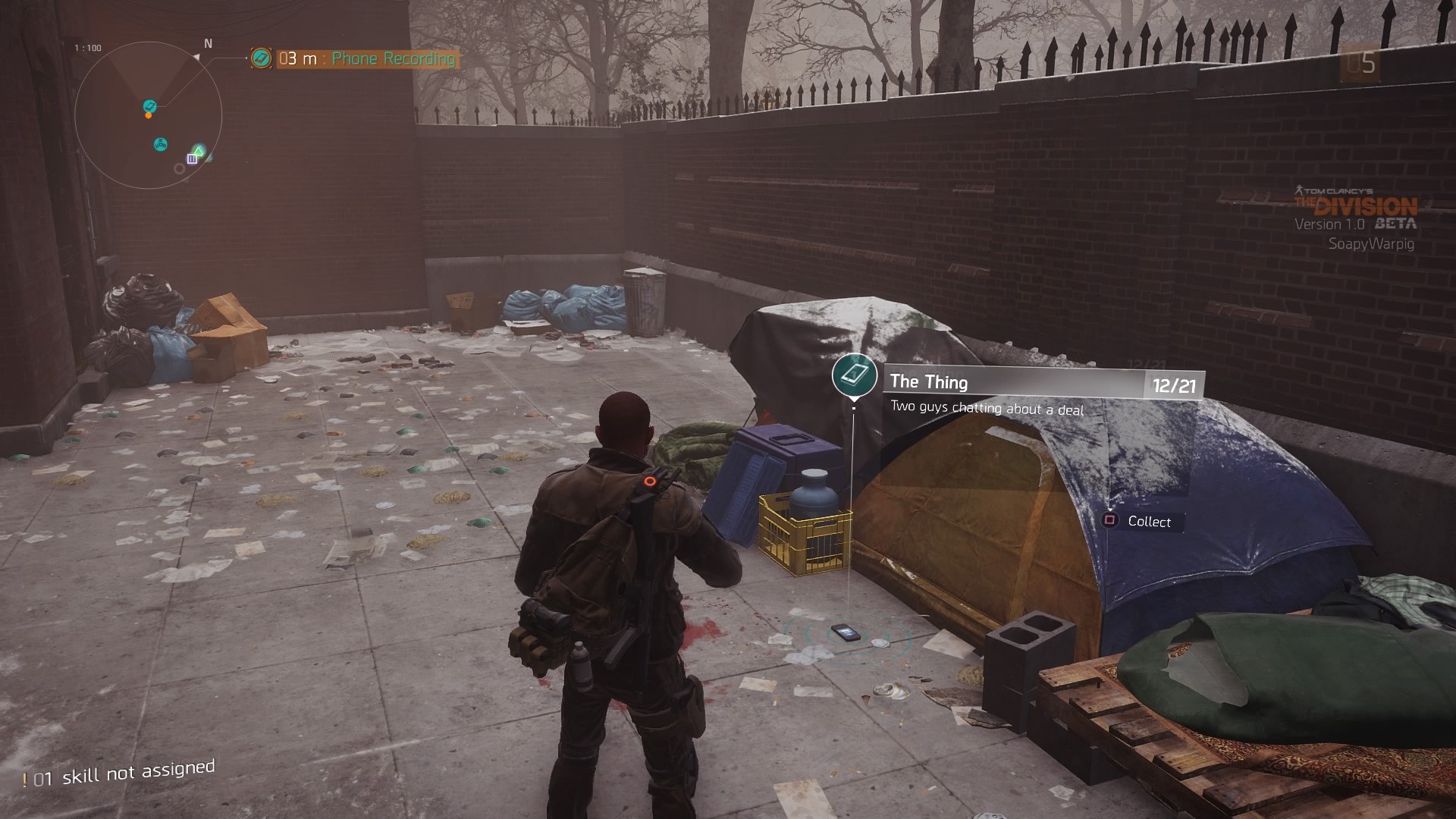This screenshot has width=1456, height=819.
Task: Click the Collect prompt label
Action: click(1148, 522)
